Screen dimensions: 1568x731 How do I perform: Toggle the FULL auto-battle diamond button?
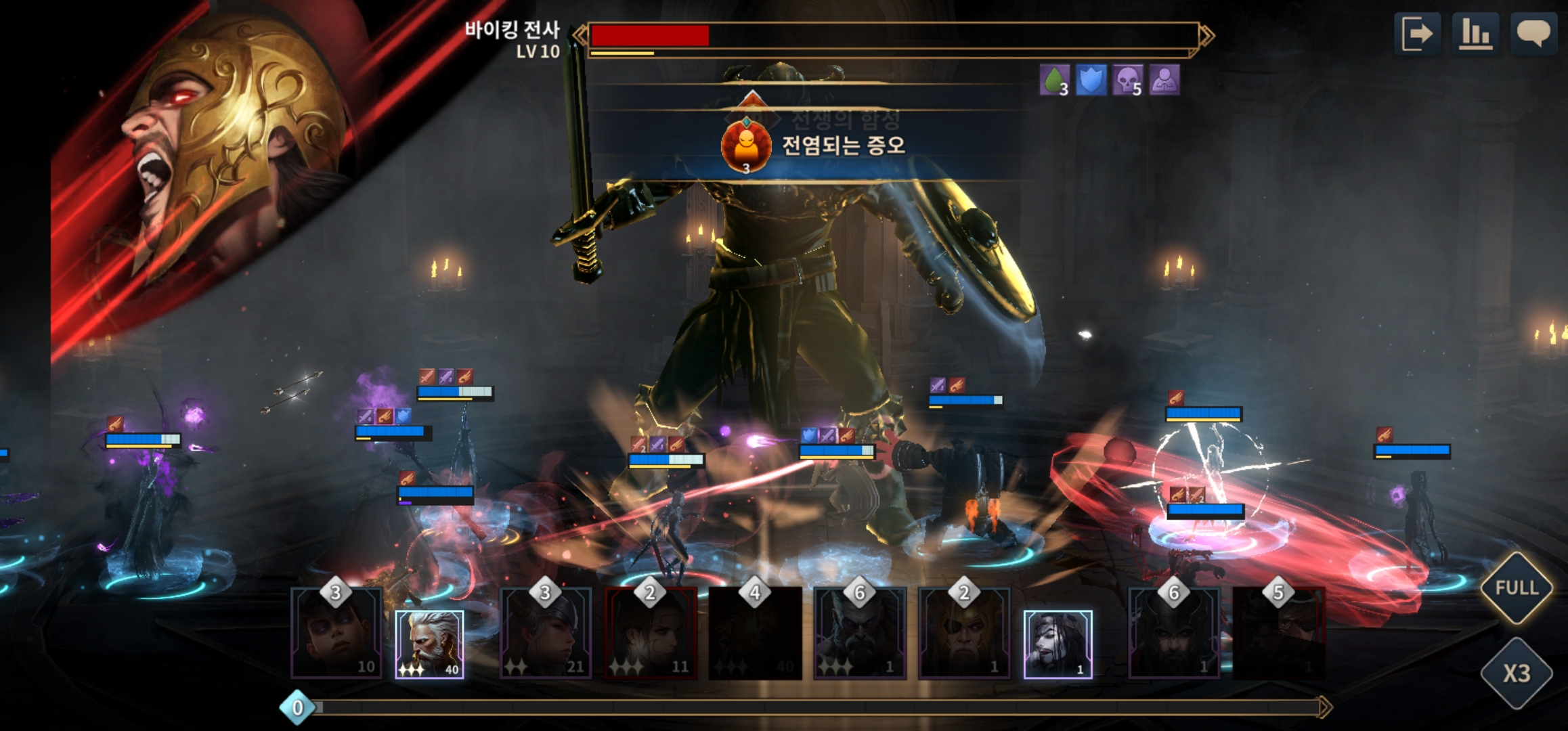[x=1517, y=588]
